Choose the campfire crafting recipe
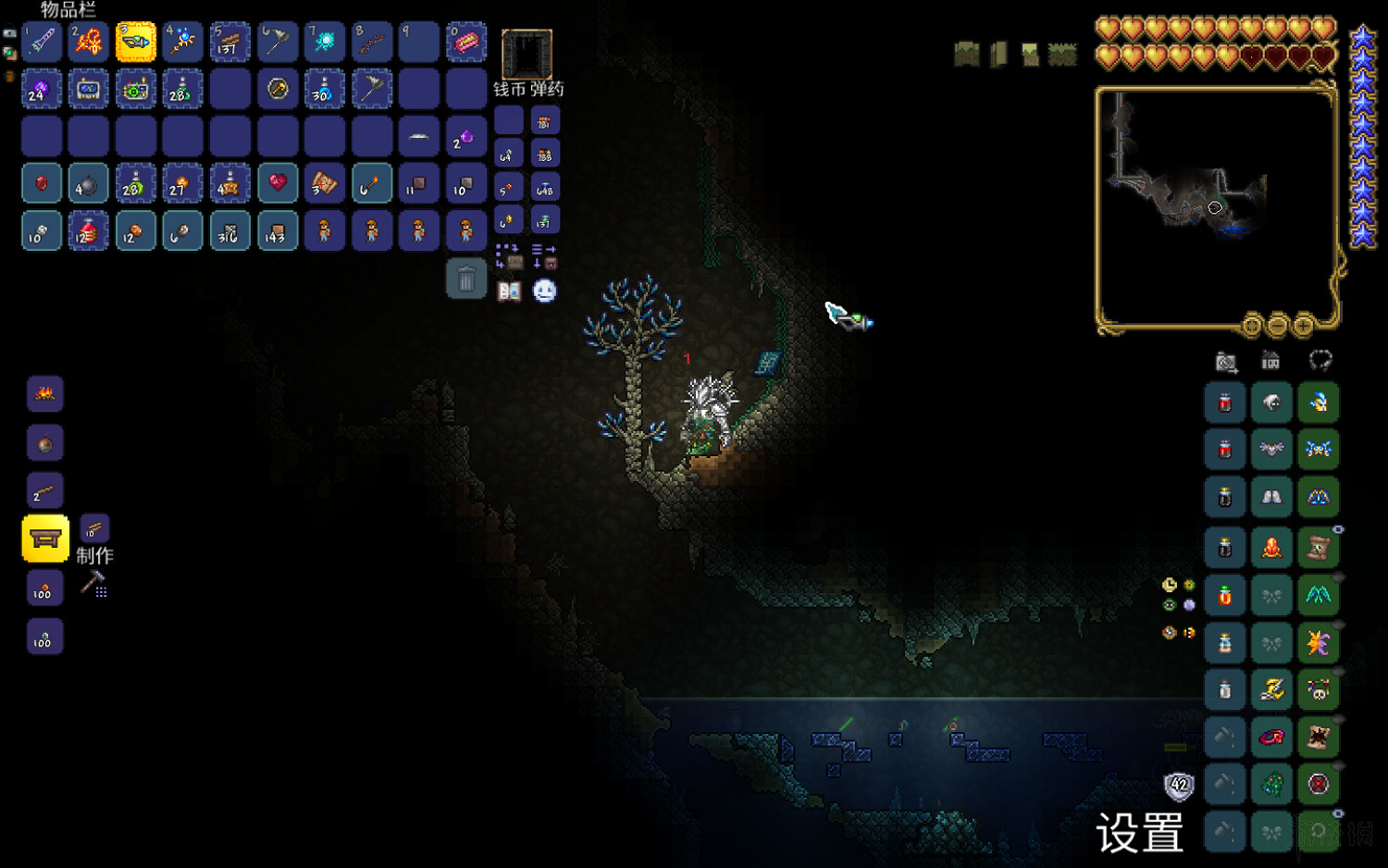Viewport: 1388px width, 868px height. tap(44, 394)
